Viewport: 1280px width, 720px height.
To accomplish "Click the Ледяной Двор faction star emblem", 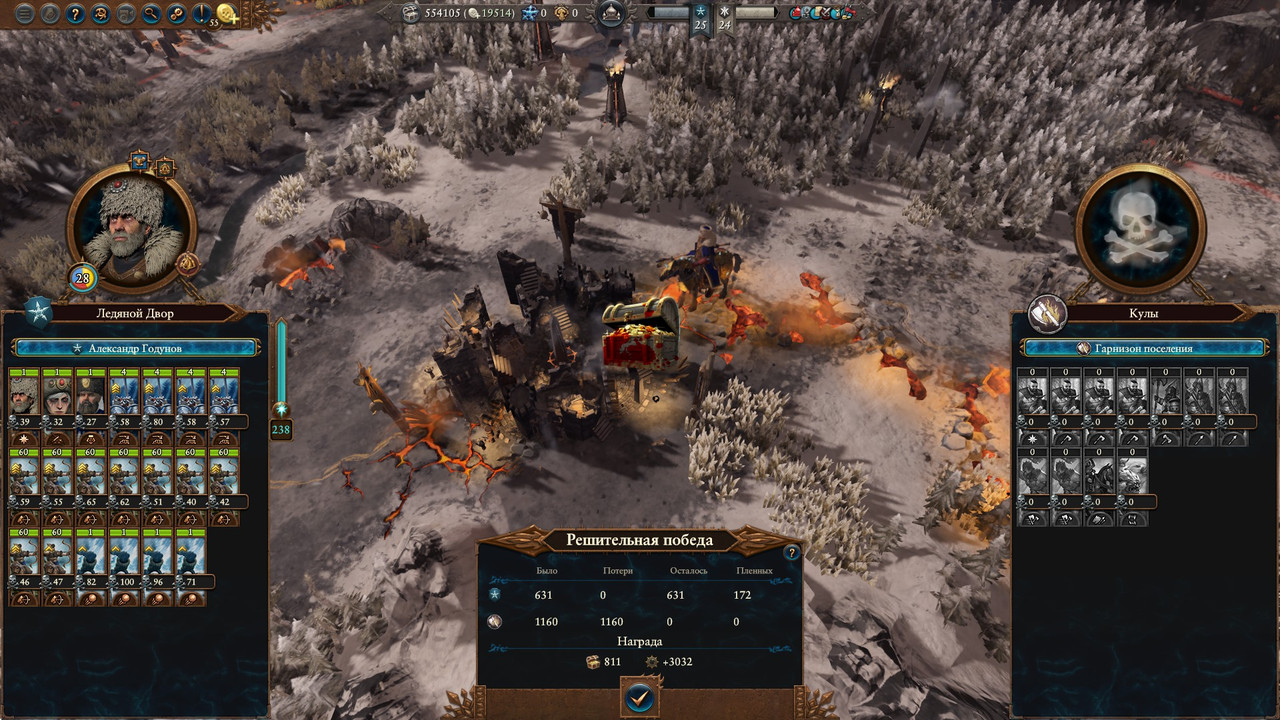I will coord(39,312).
